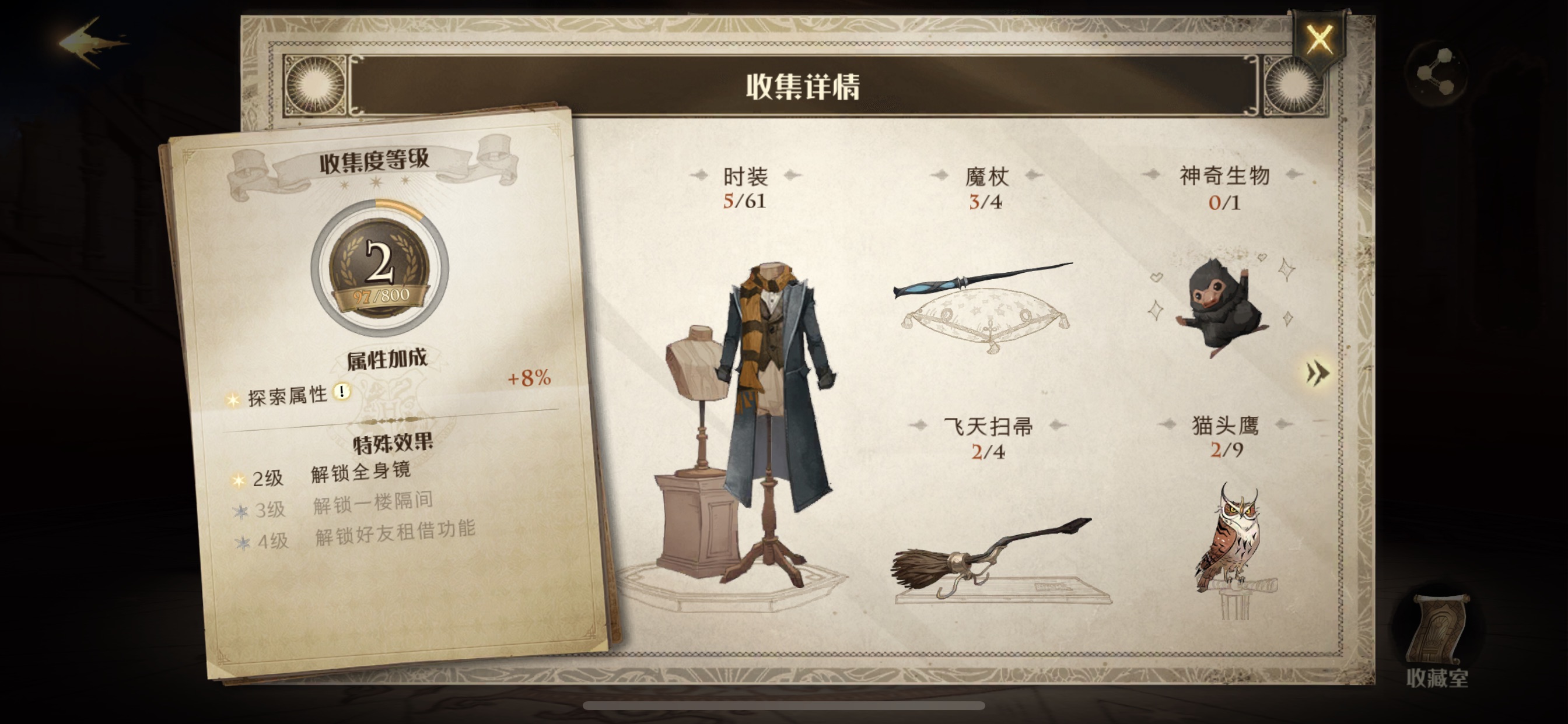Image resolution: width=1568 pixels, height=724 pixels.
Task: Show next page with double arrow
Action: point(1317,373)
